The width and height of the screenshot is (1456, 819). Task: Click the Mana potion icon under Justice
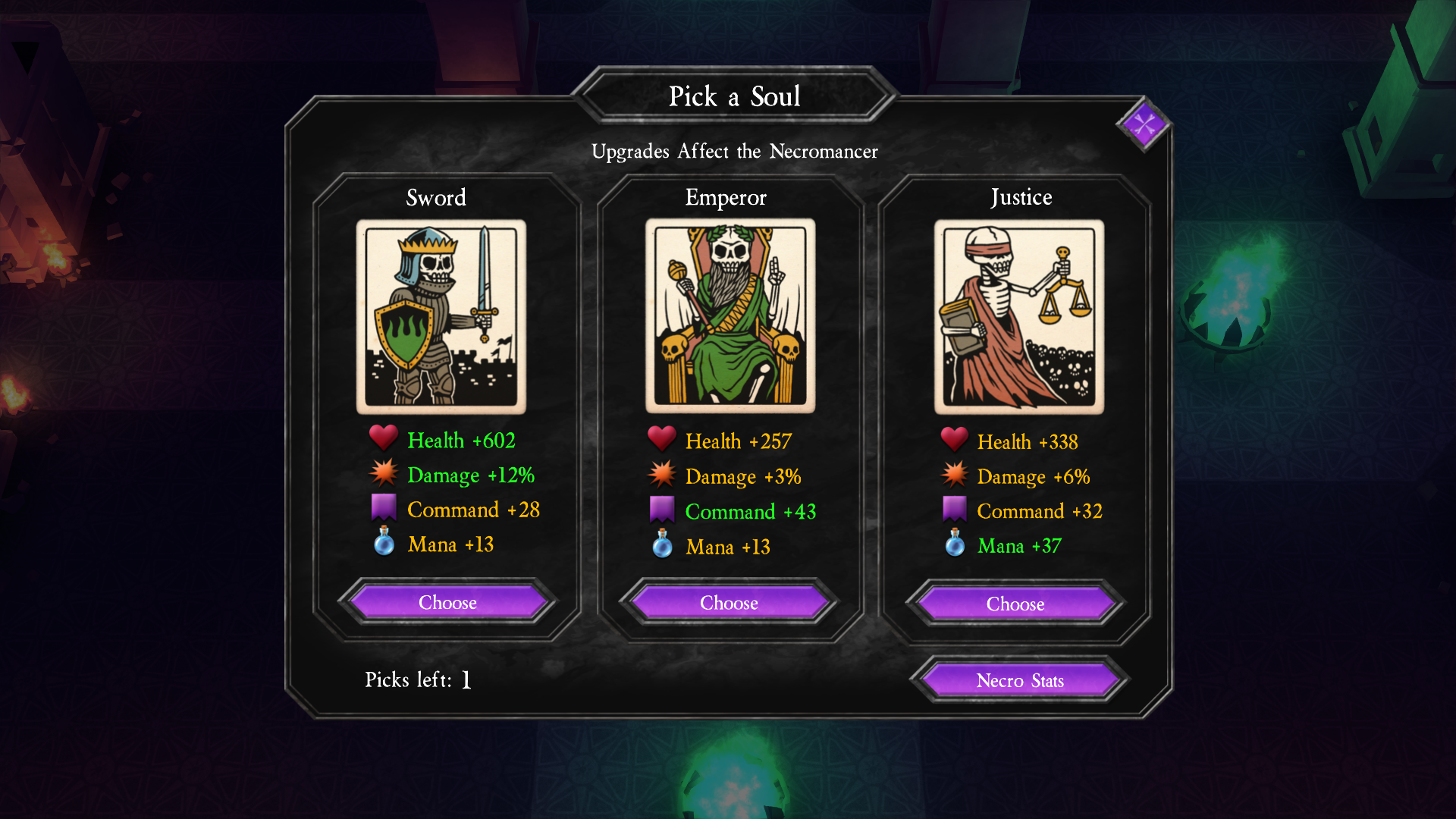coord(954,544)
